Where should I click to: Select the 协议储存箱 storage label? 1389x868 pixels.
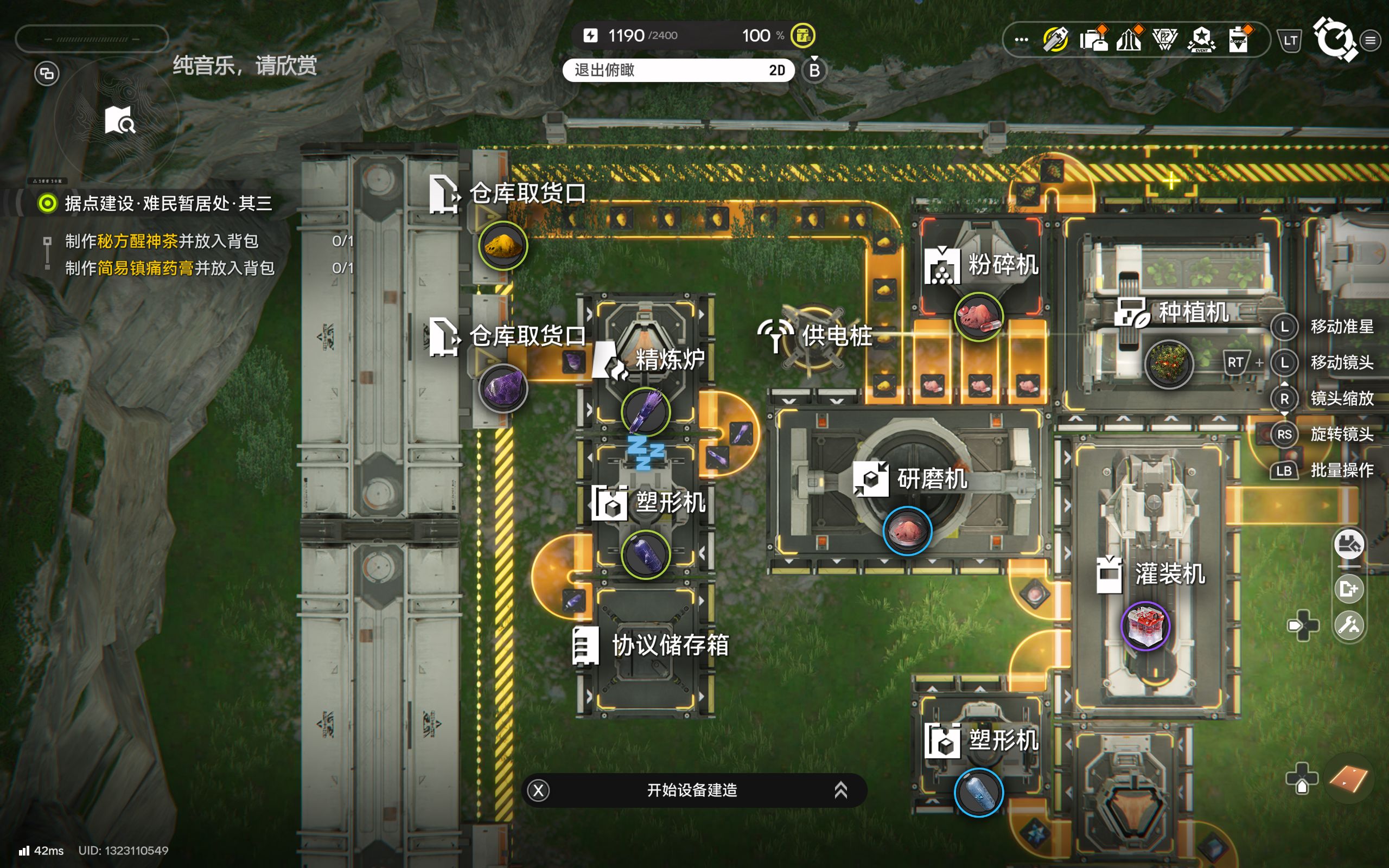(x=670, y=645)
